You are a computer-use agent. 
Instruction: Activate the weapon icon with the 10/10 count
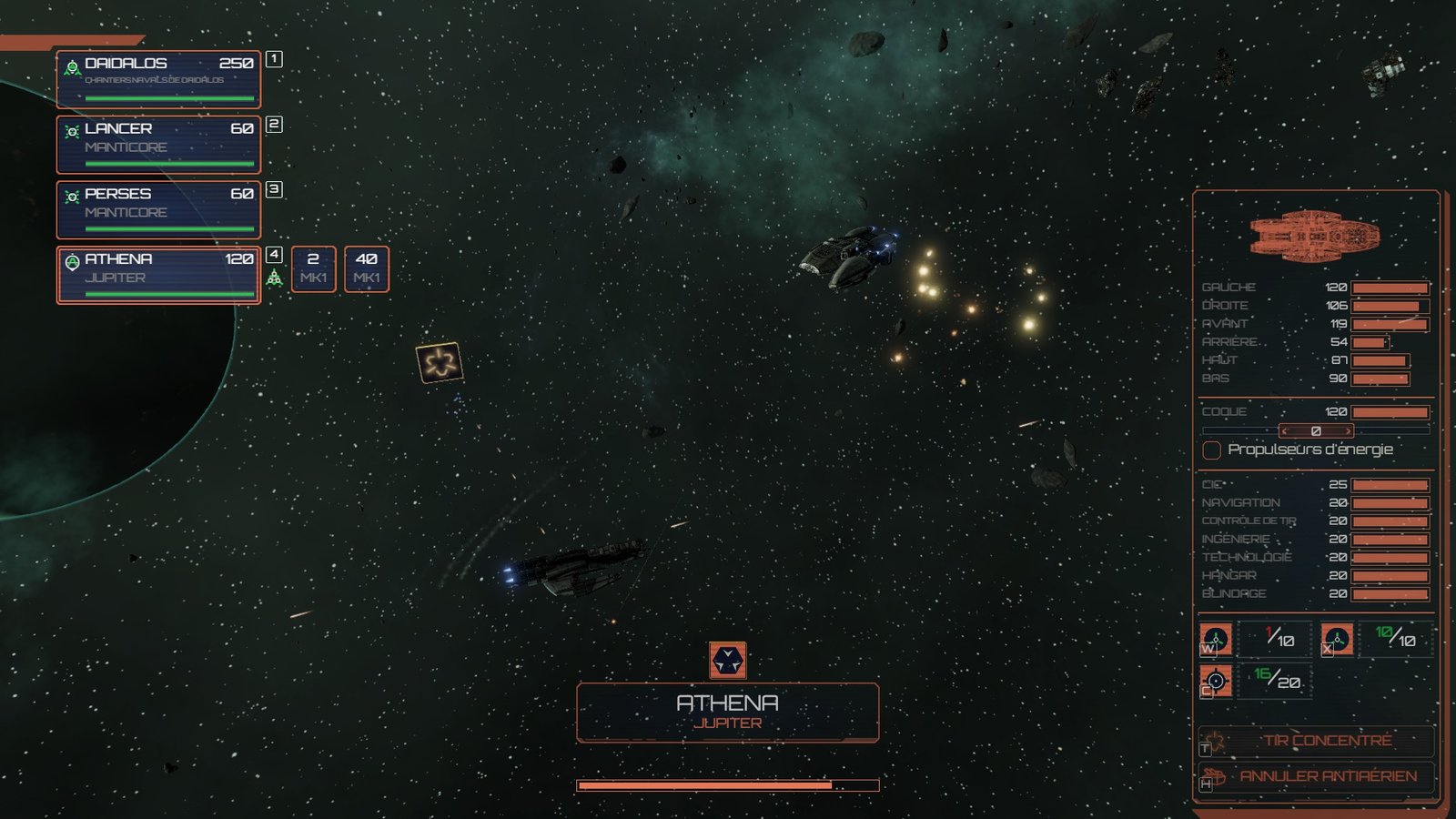tap(1337, 639)
